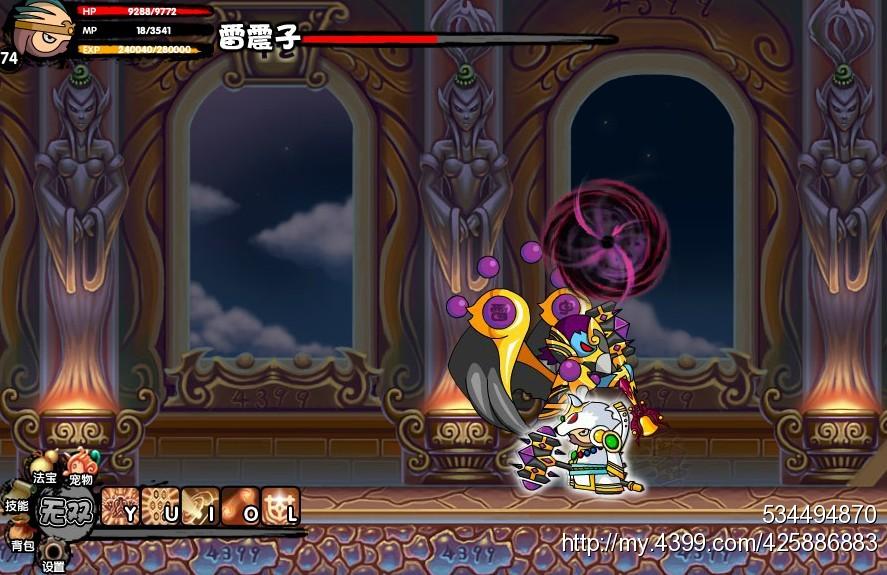Use the skill in the Y slot
The height and width of the screenshot is (575, 887).
tap(120, 506)
